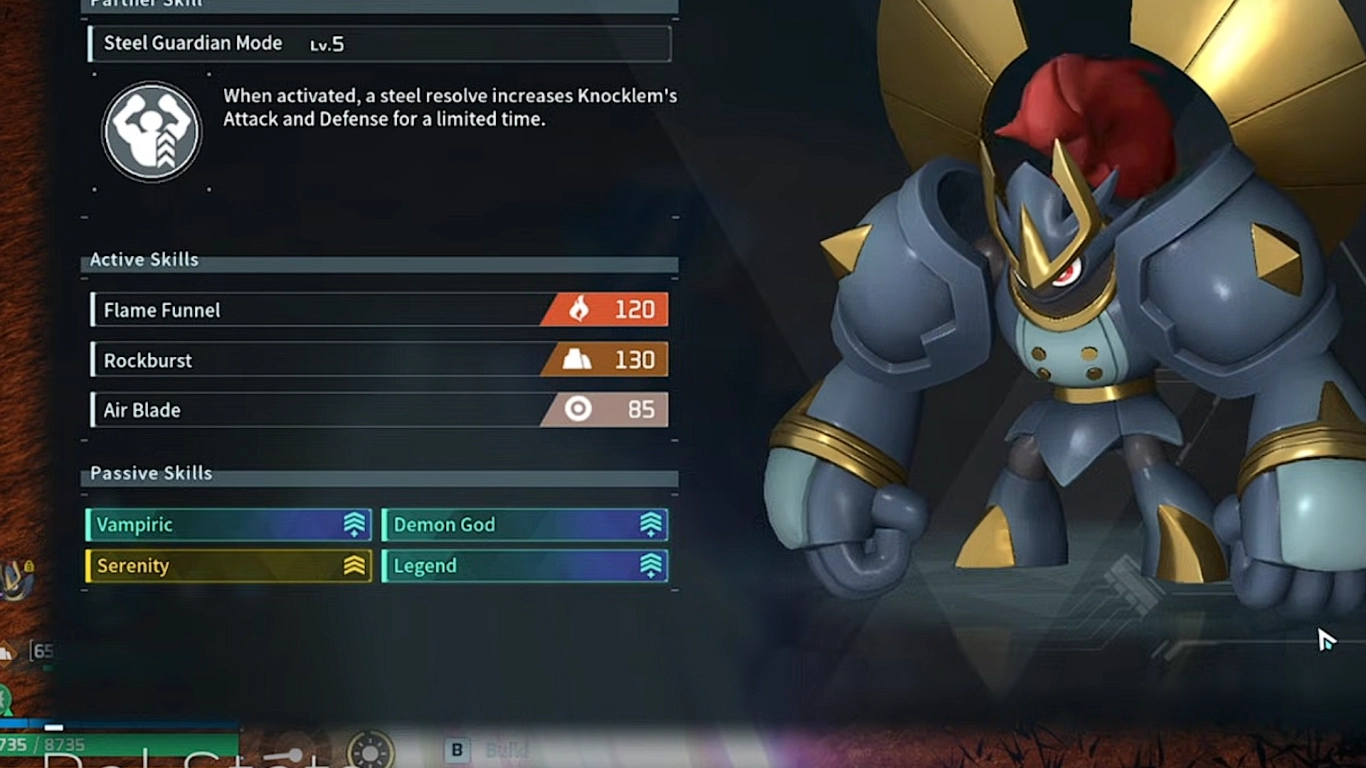Expand the Steel Guardian Mode skill entry
This screenshot has width=1366, height=768.
coord(378,43)
